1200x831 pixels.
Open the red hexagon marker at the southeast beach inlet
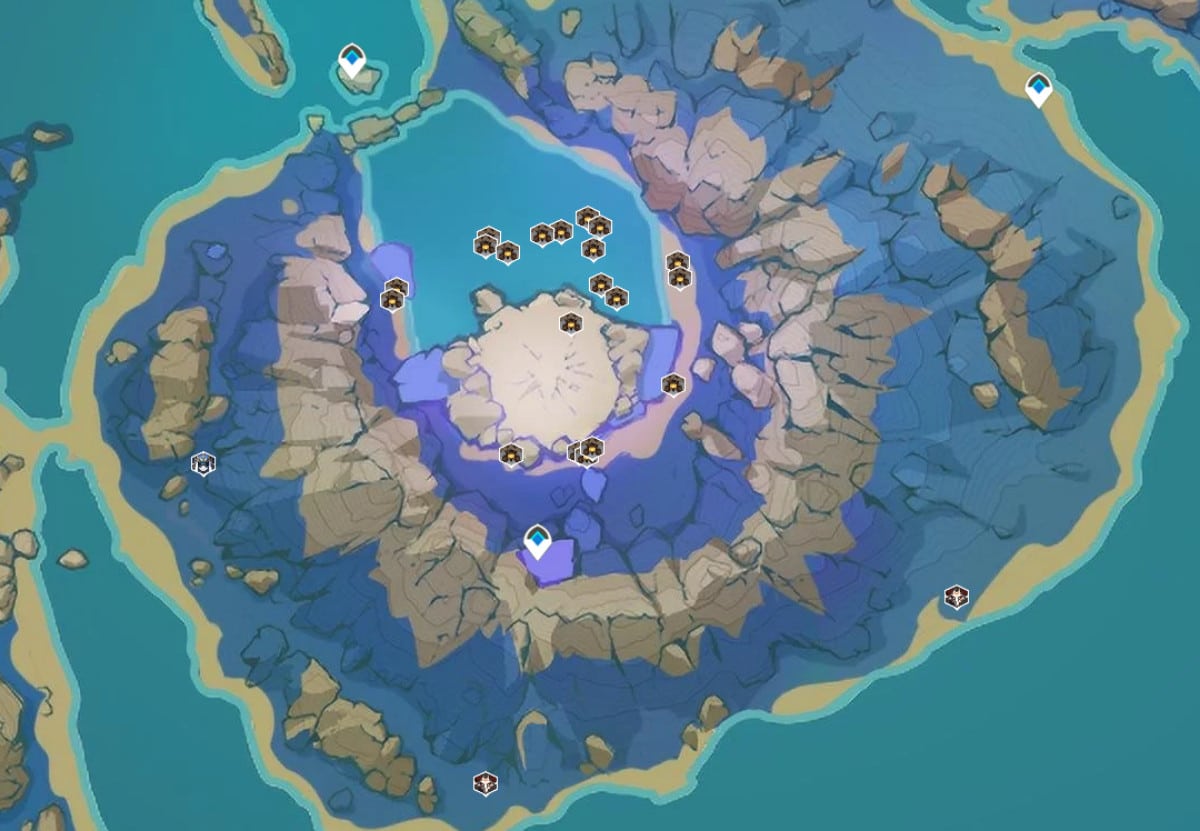pyautogui.click(x=957, y=598)
